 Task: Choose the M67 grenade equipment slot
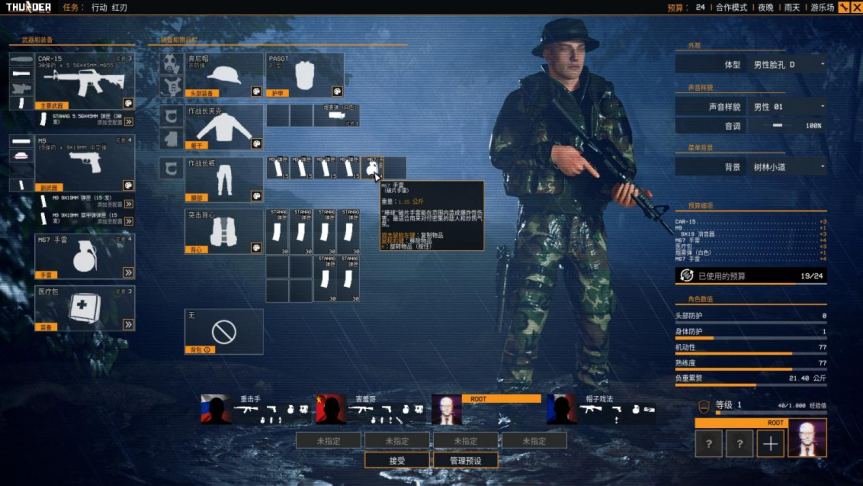[71, 256]
